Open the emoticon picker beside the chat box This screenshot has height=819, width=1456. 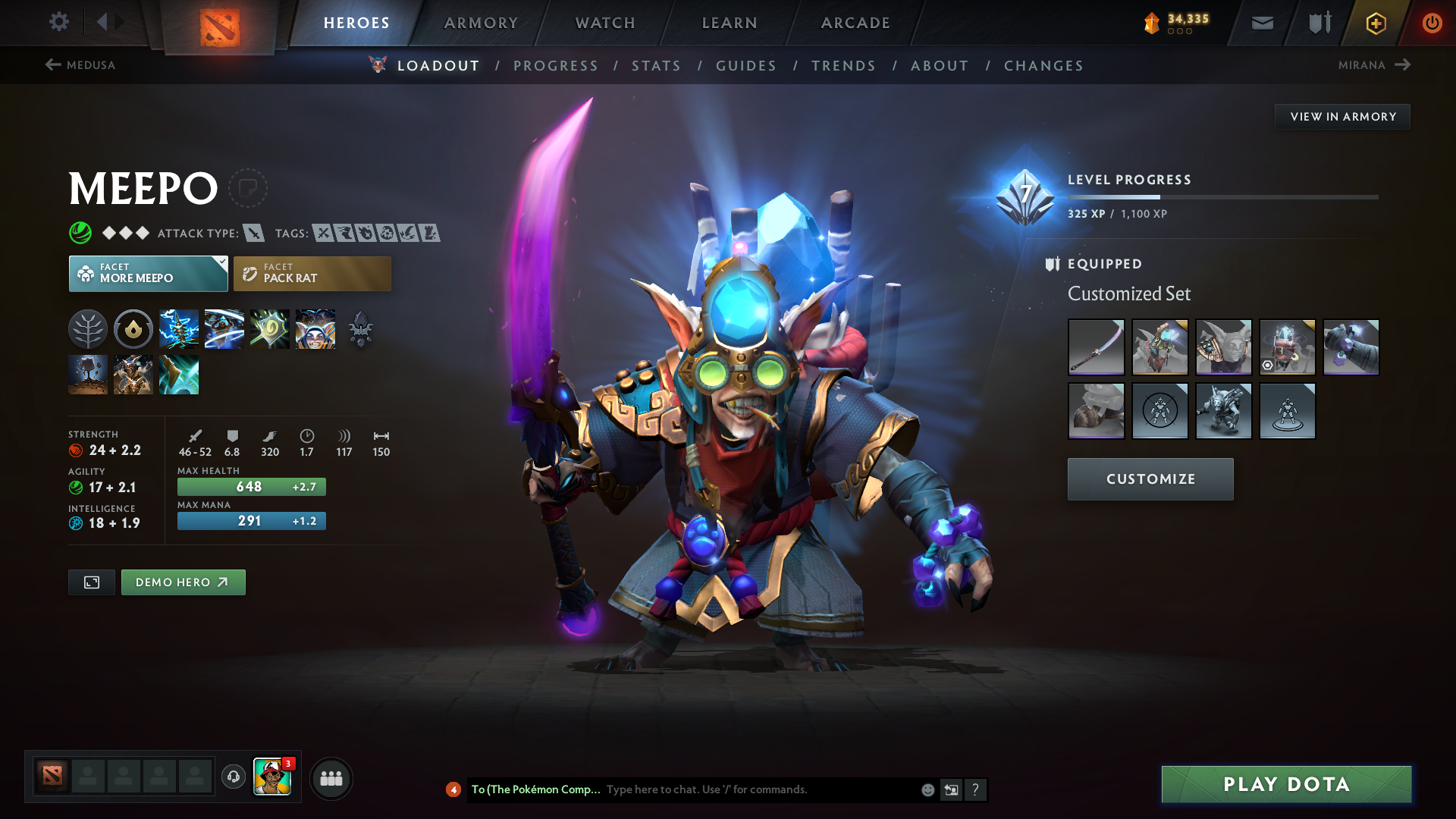(x=927, y=789)
